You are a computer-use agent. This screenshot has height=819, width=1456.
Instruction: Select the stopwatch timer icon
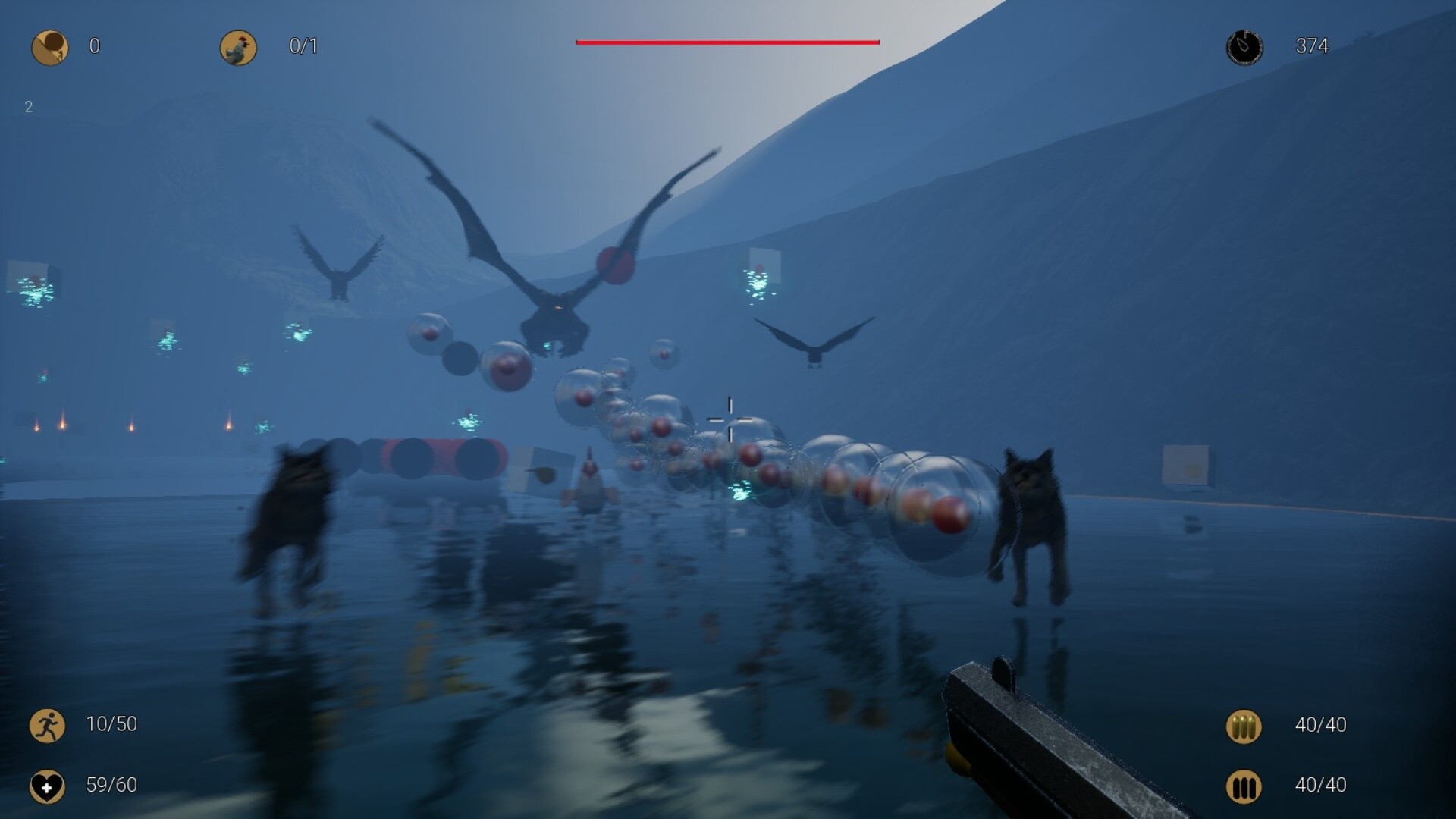coord(1244,47)
